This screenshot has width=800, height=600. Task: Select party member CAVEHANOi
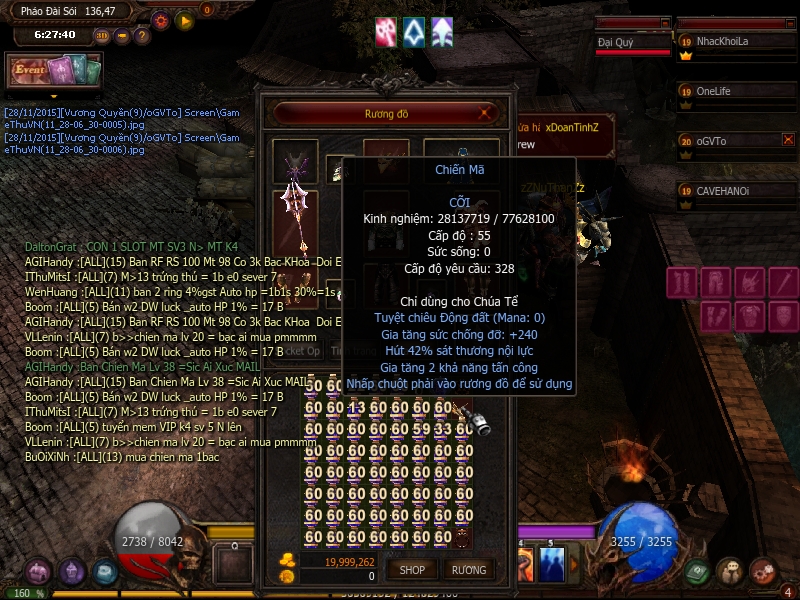[733, 191]
